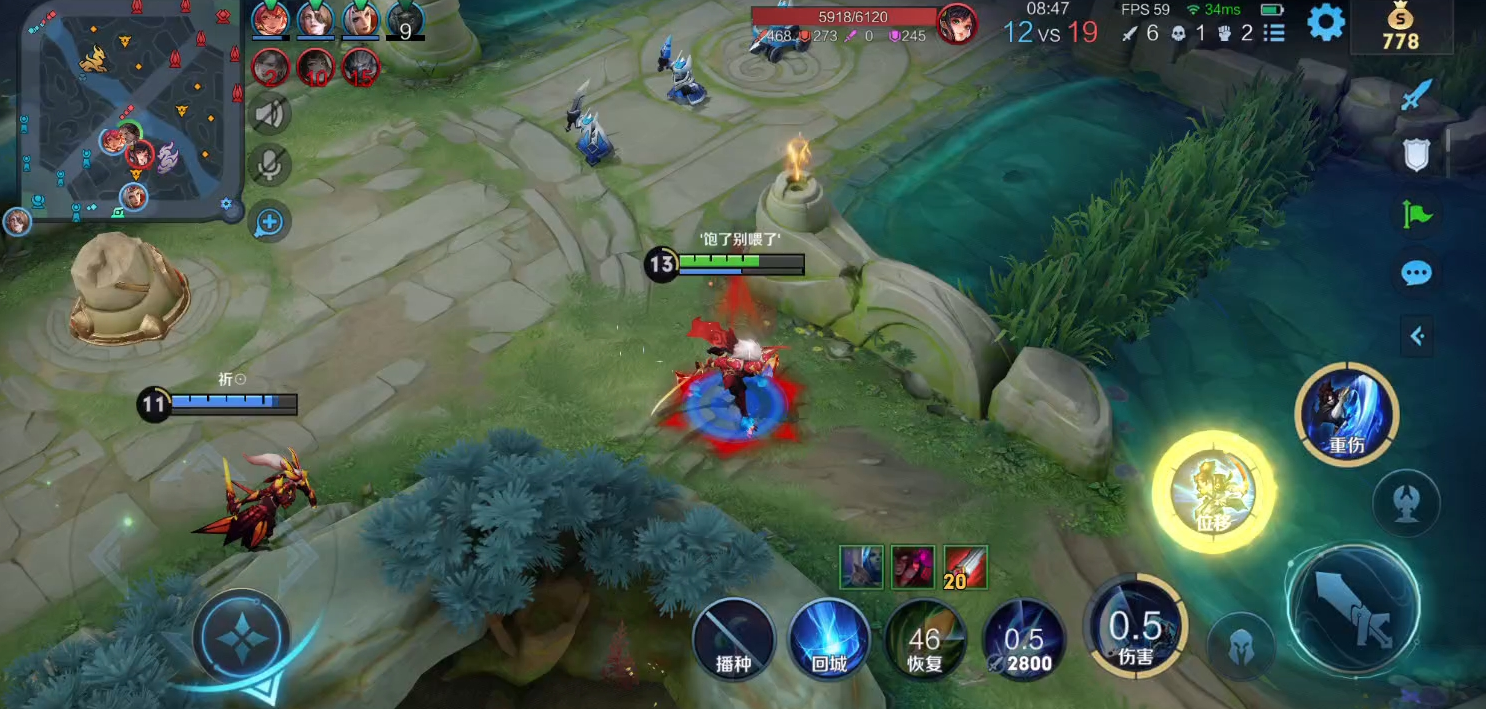Open the gold shop showing 778 coins

1400,29
